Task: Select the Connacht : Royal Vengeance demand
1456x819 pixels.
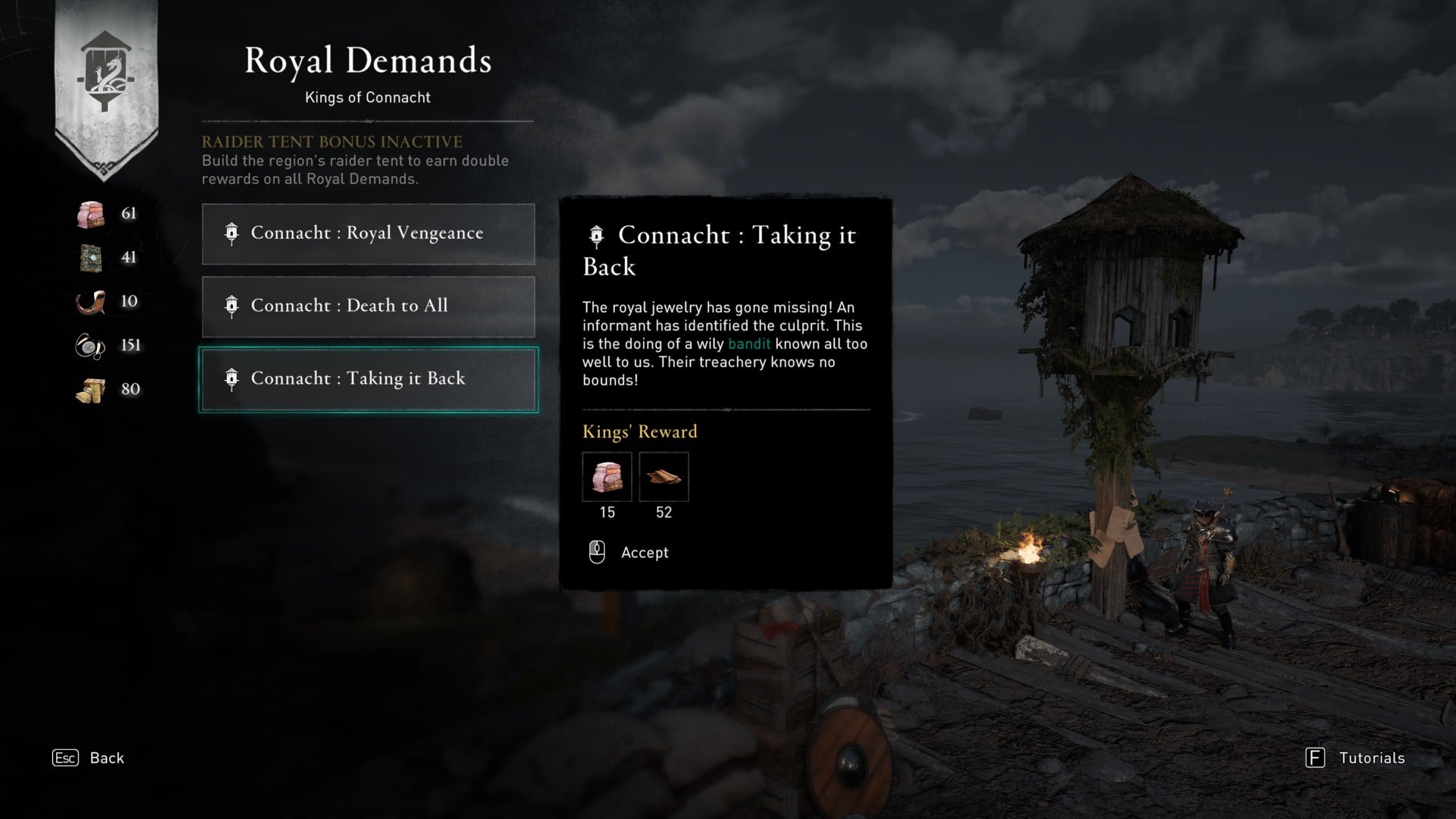Action: (x=368, y=234)
